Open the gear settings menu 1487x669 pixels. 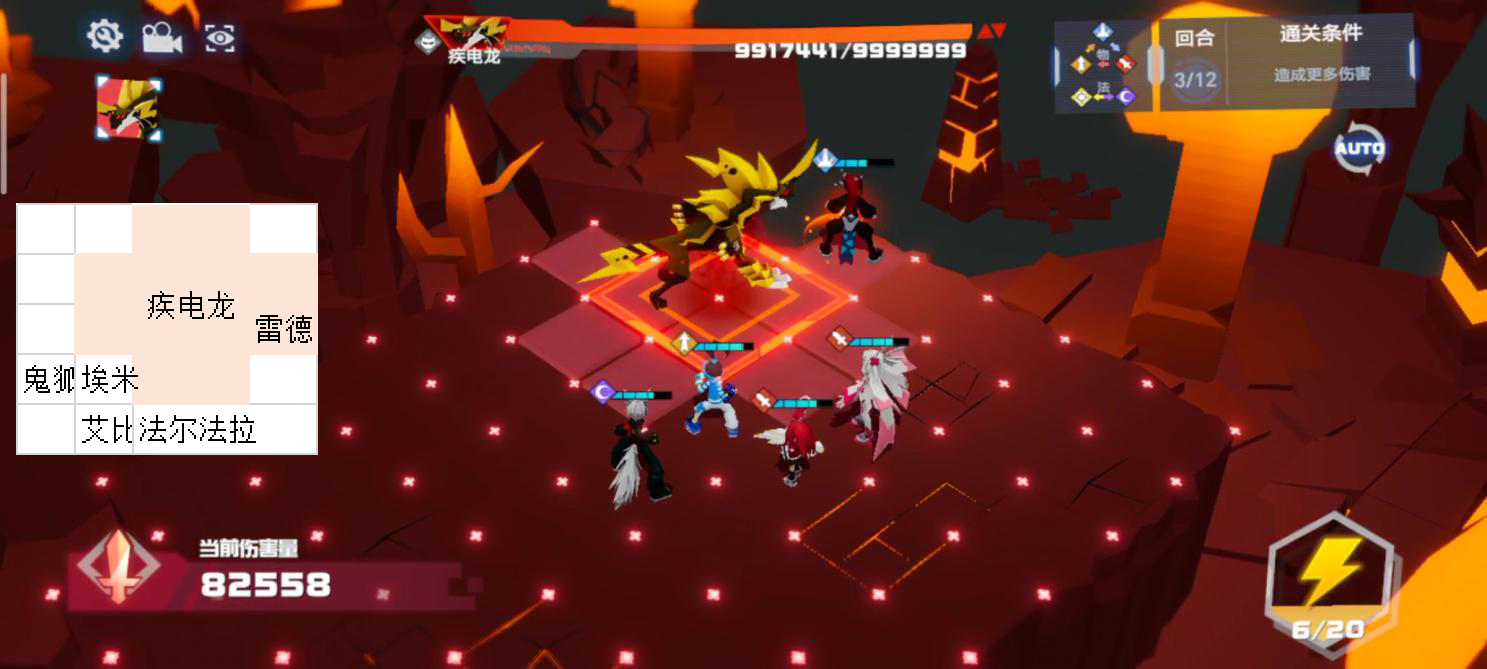pos(104,37)
